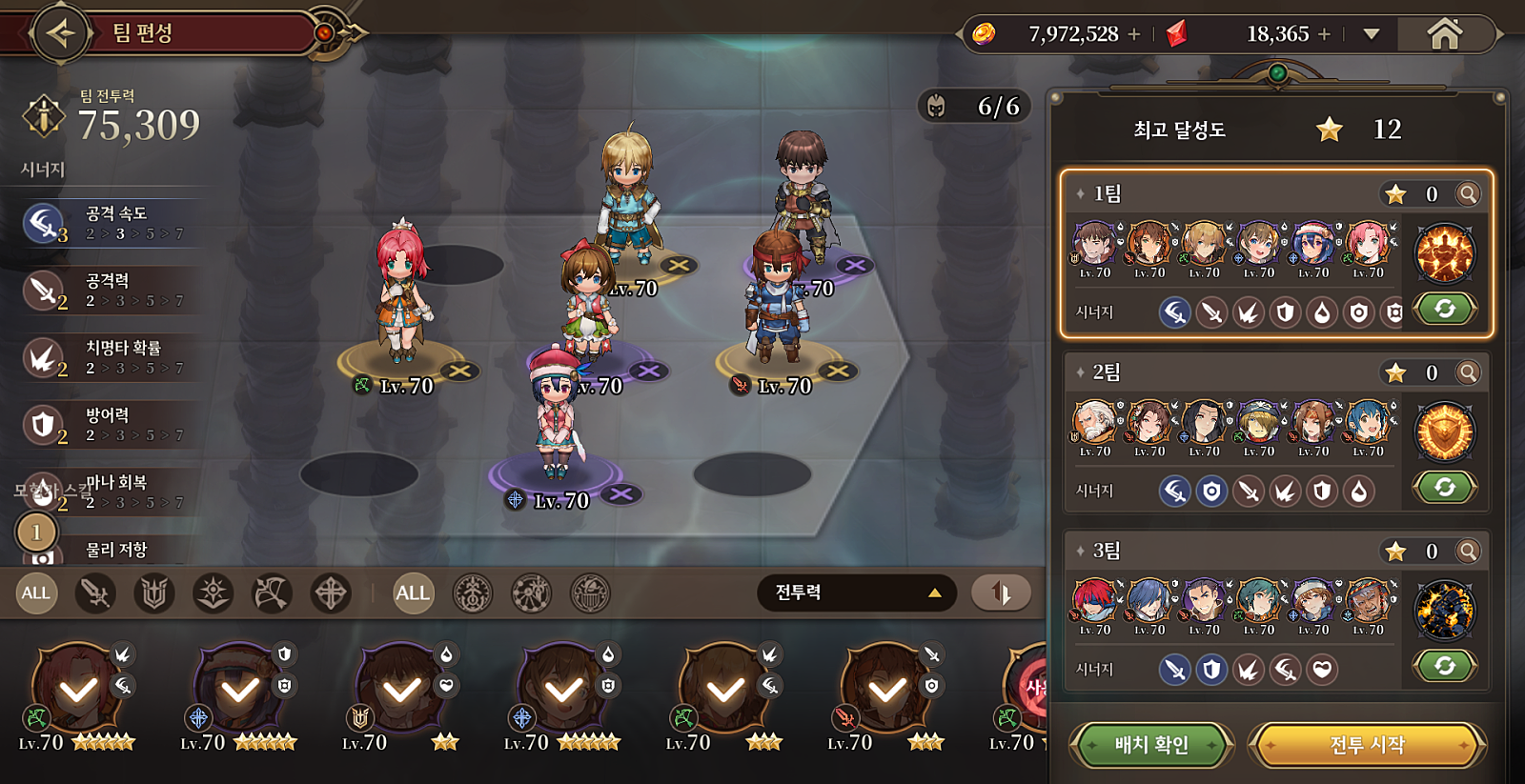Screen dimensions: 1525x784
Task: Toggle sort order arrows button
Action: click(x=1001, y=593)
